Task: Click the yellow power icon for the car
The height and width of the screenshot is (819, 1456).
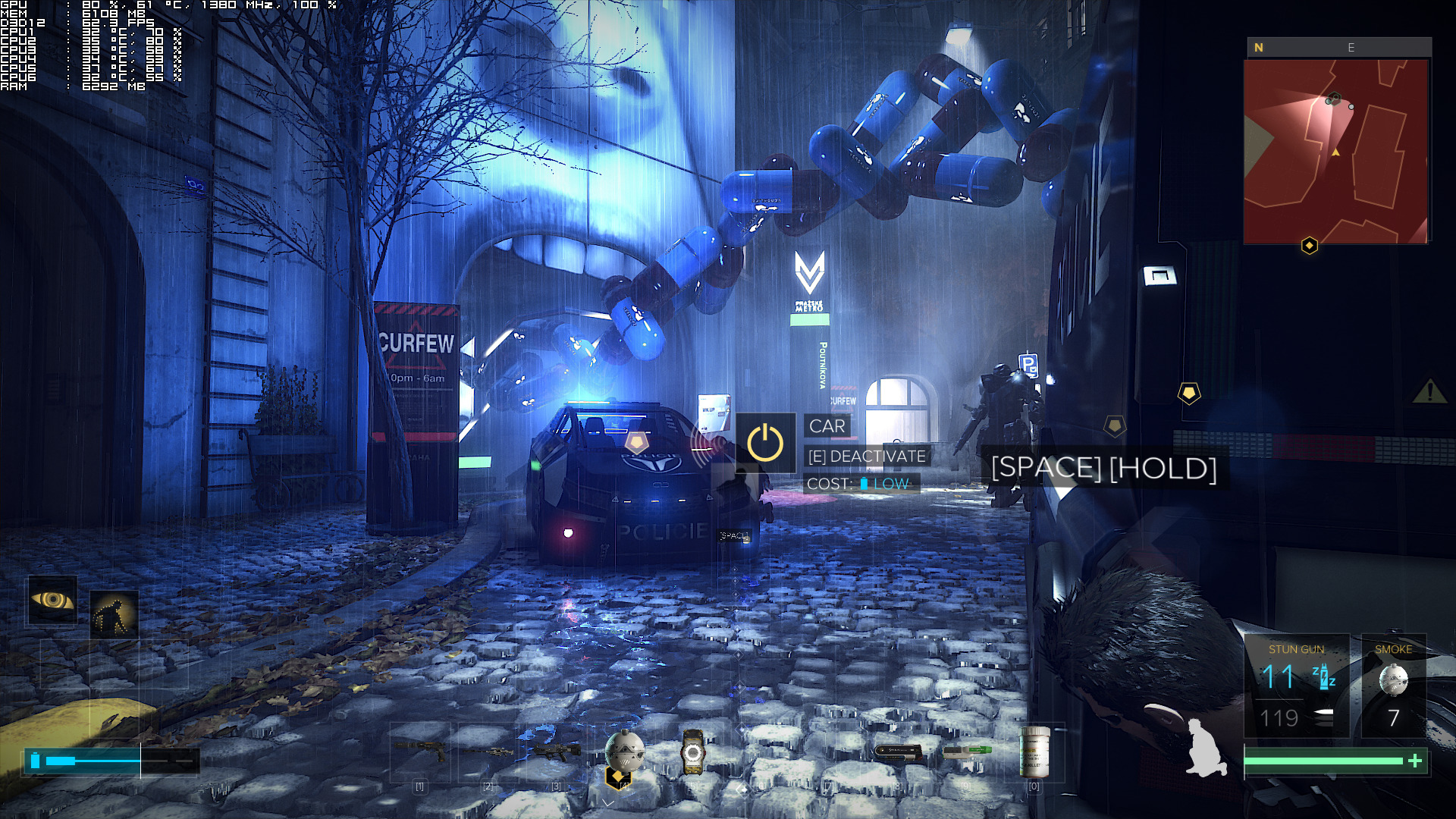Action: (x=765, y=444)
